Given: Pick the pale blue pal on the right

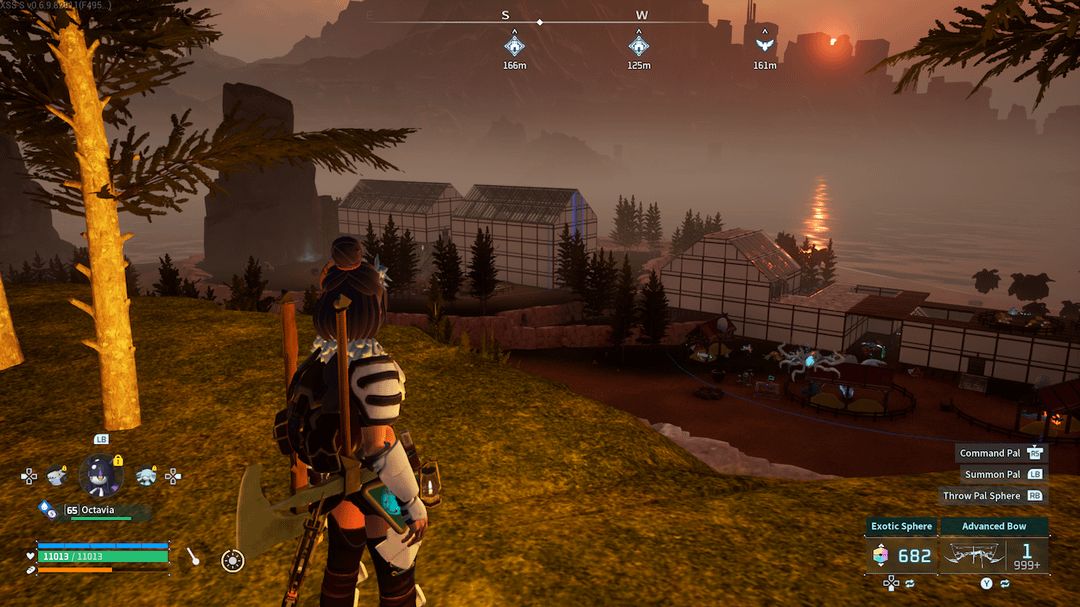Looking at the screenshot, I should (146, 476).
